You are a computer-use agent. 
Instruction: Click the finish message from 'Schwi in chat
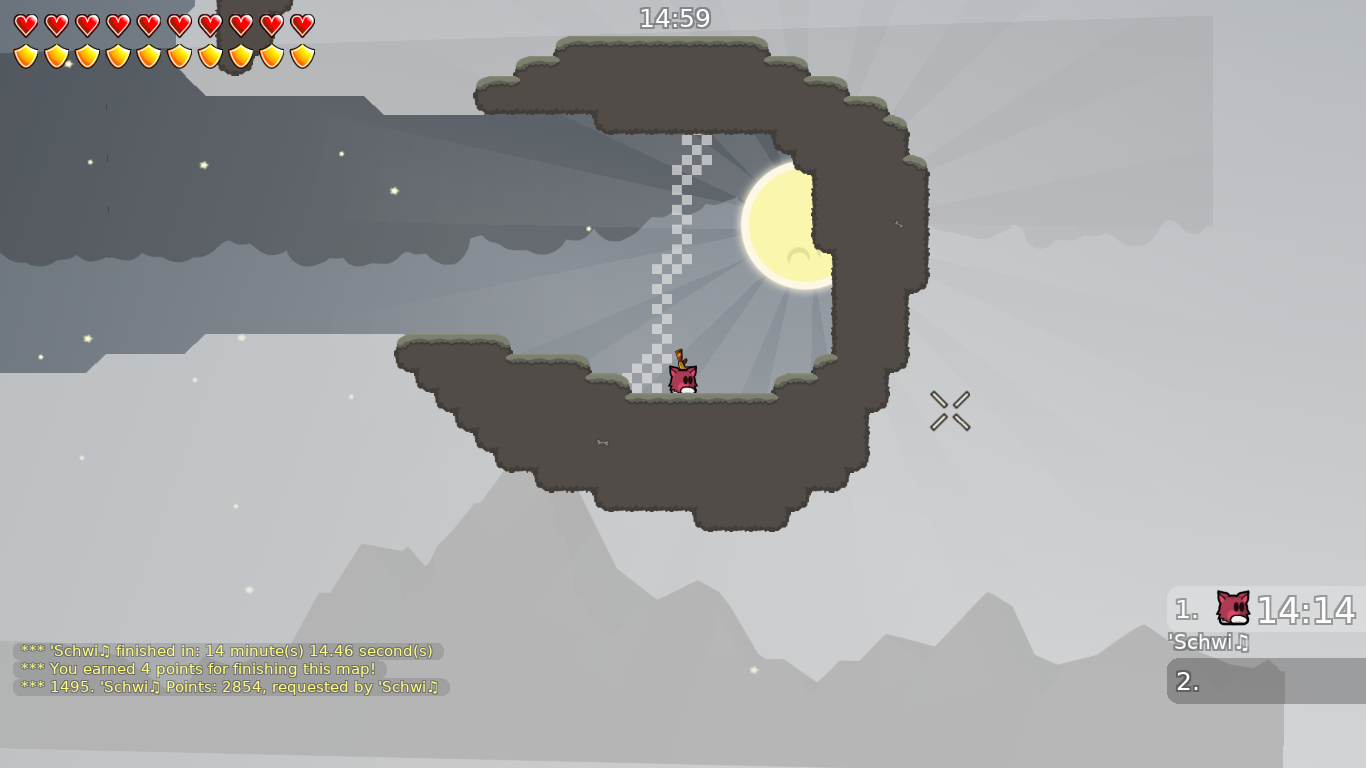(226, 650)
